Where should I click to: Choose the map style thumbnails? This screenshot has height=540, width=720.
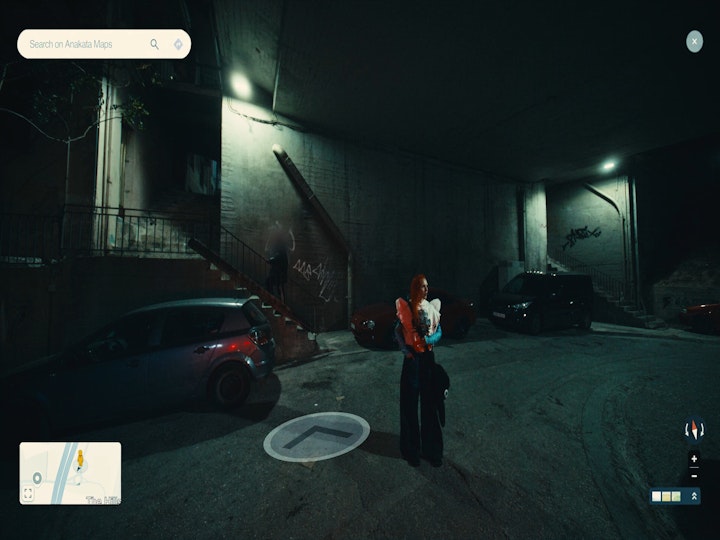(x=666, y=496)
